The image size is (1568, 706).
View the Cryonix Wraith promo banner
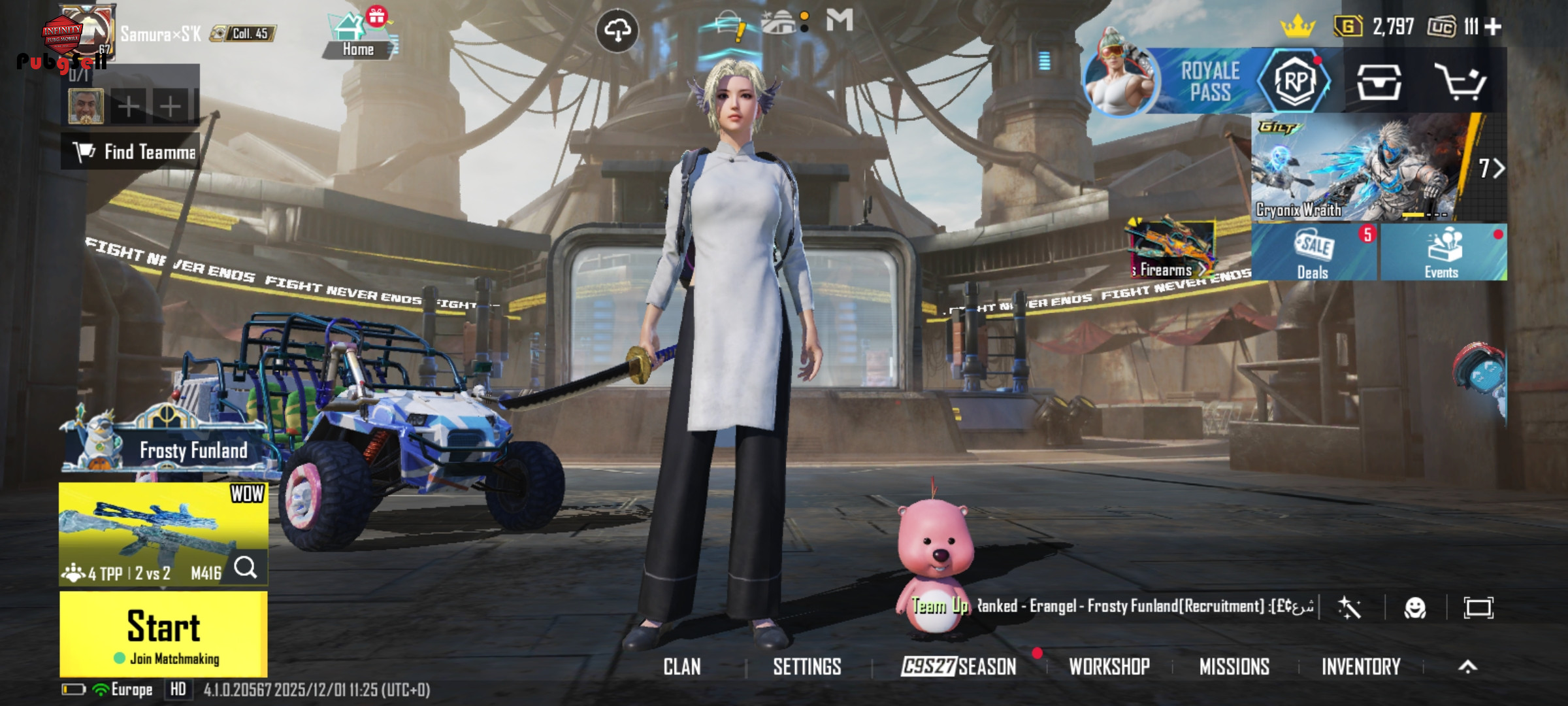pyautogui.click(x=1365, y=168)
